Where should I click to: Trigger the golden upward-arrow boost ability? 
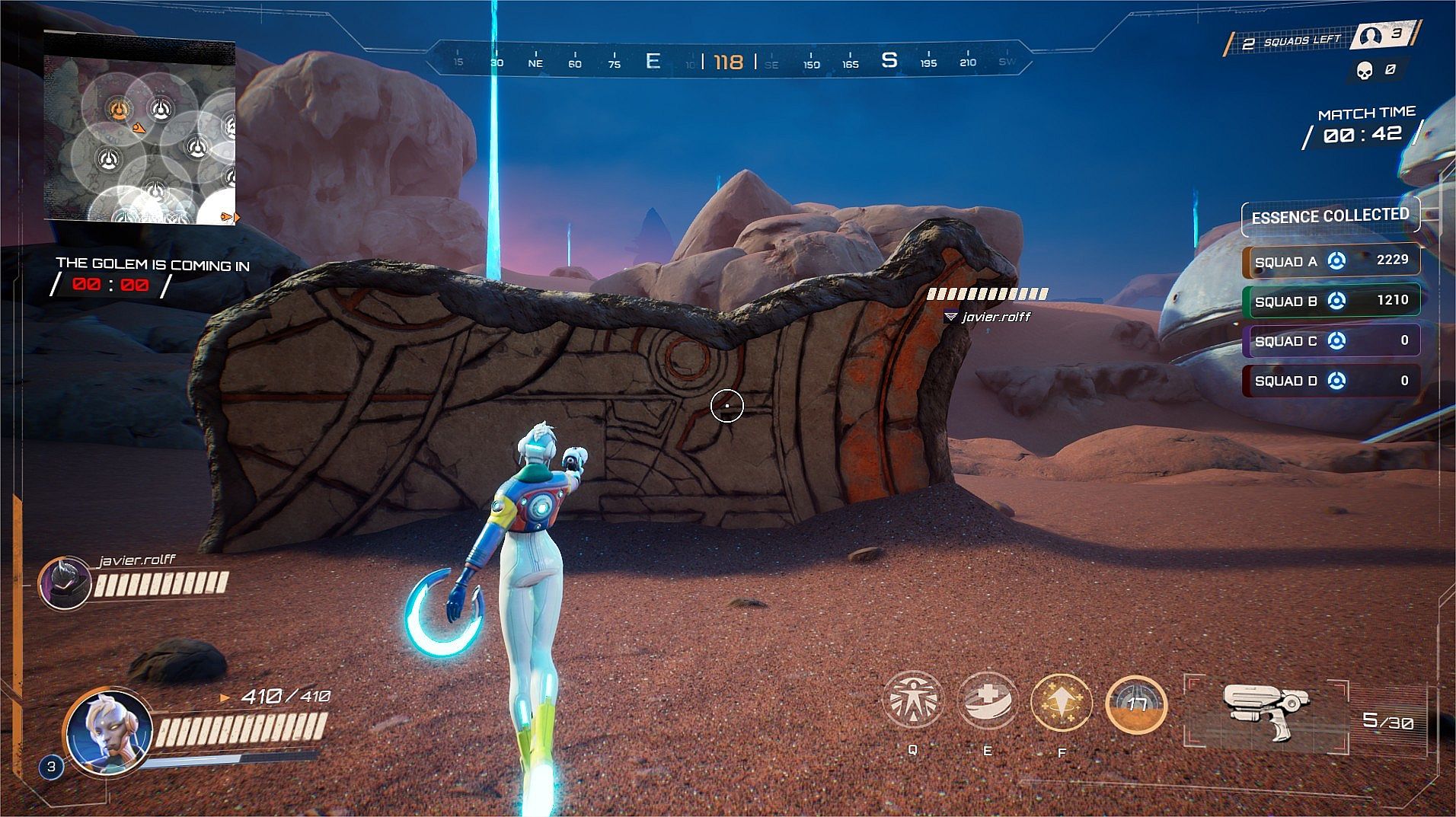click(1061, 703)
